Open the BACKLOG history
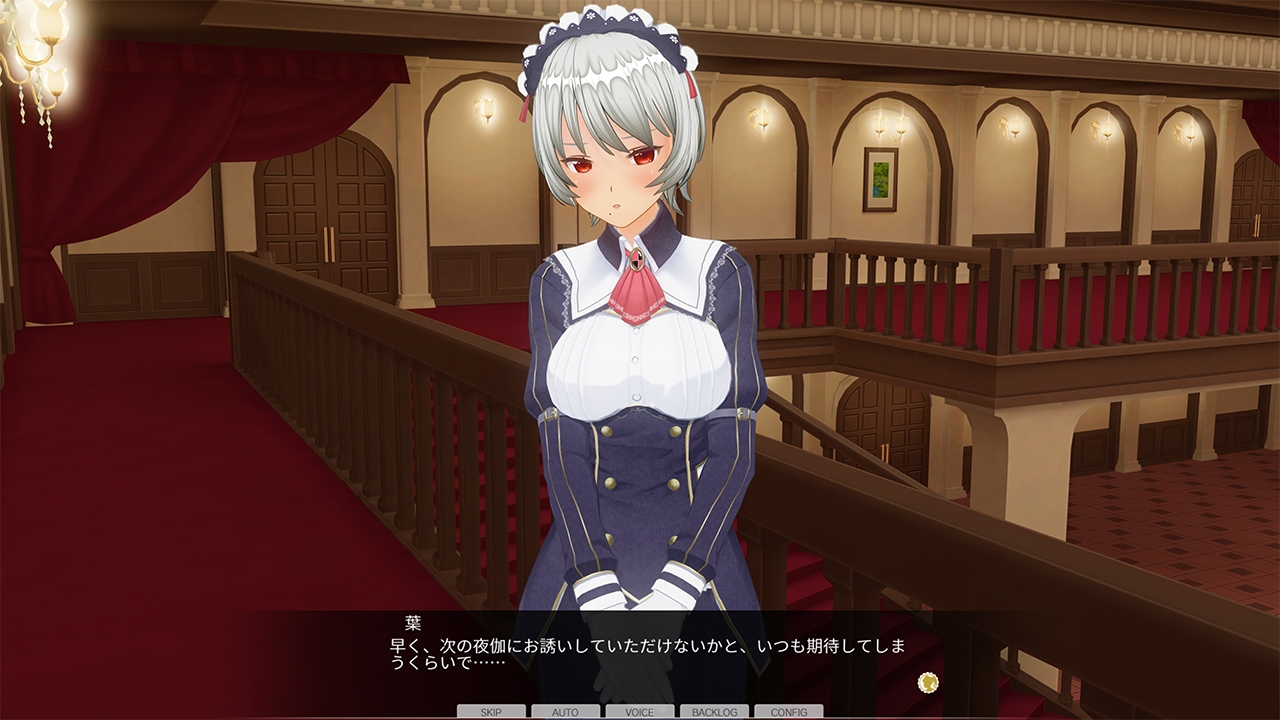1280x720 pixels. [714, 712]
